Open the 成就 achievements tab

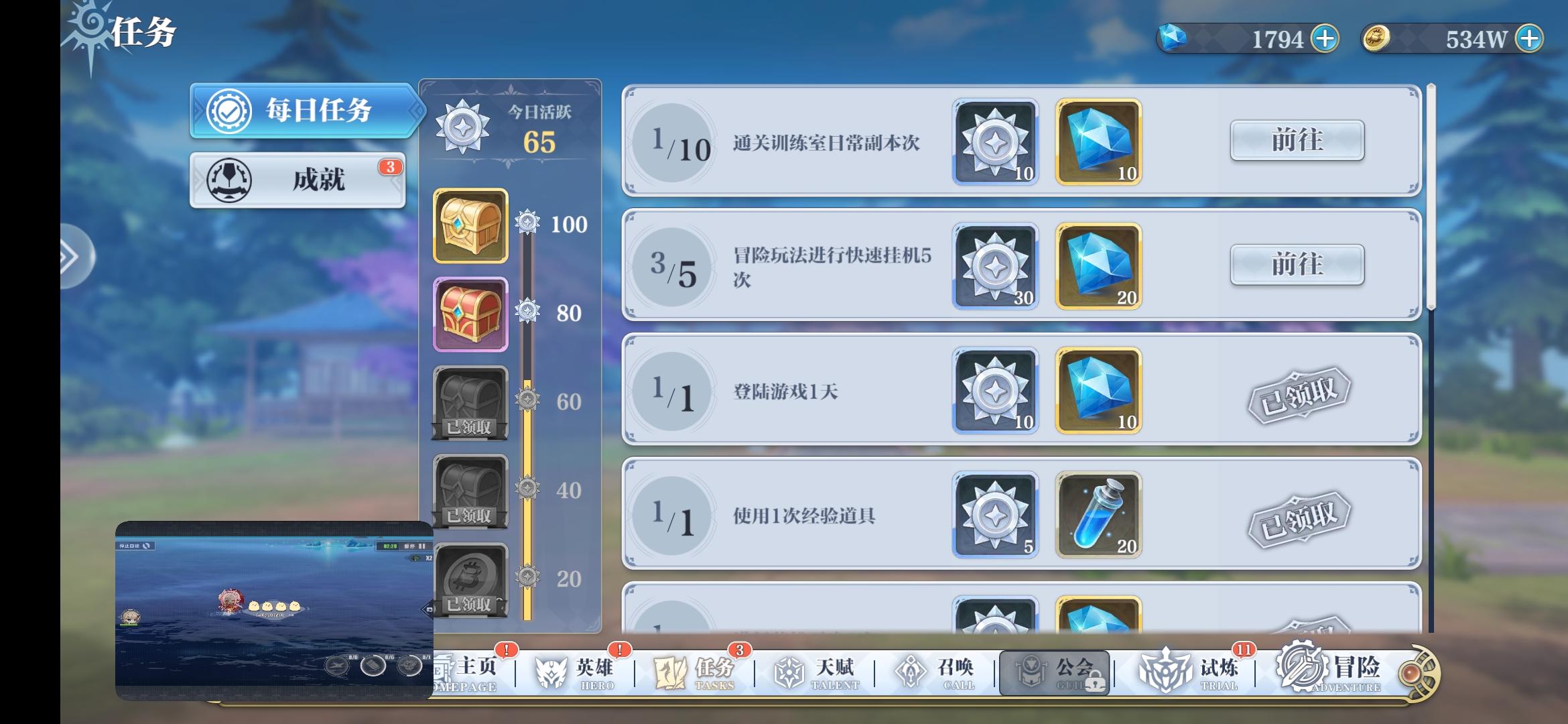(x=297, y=181)
